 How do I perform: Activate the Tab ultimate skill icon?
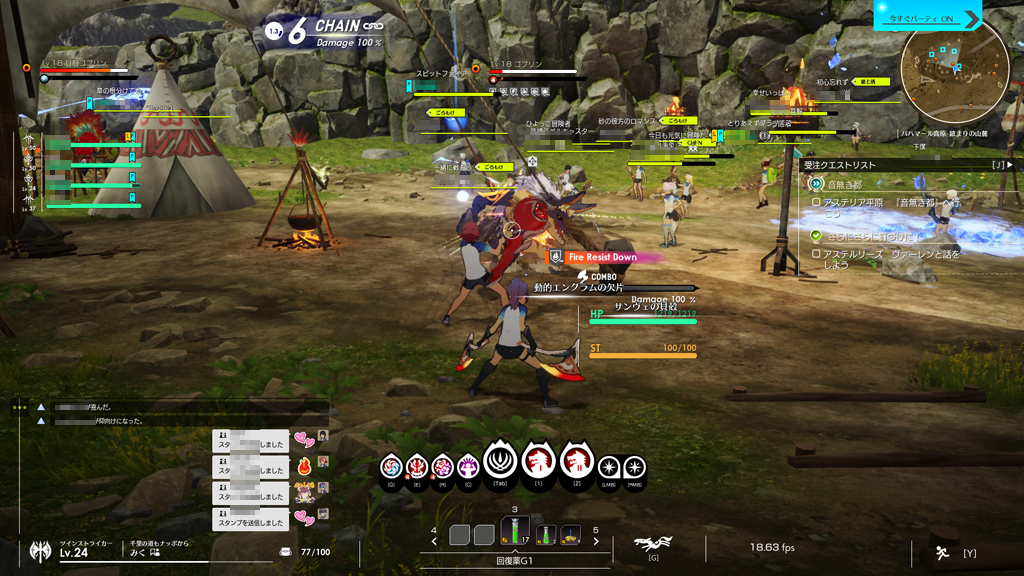[x=500, y=461]
